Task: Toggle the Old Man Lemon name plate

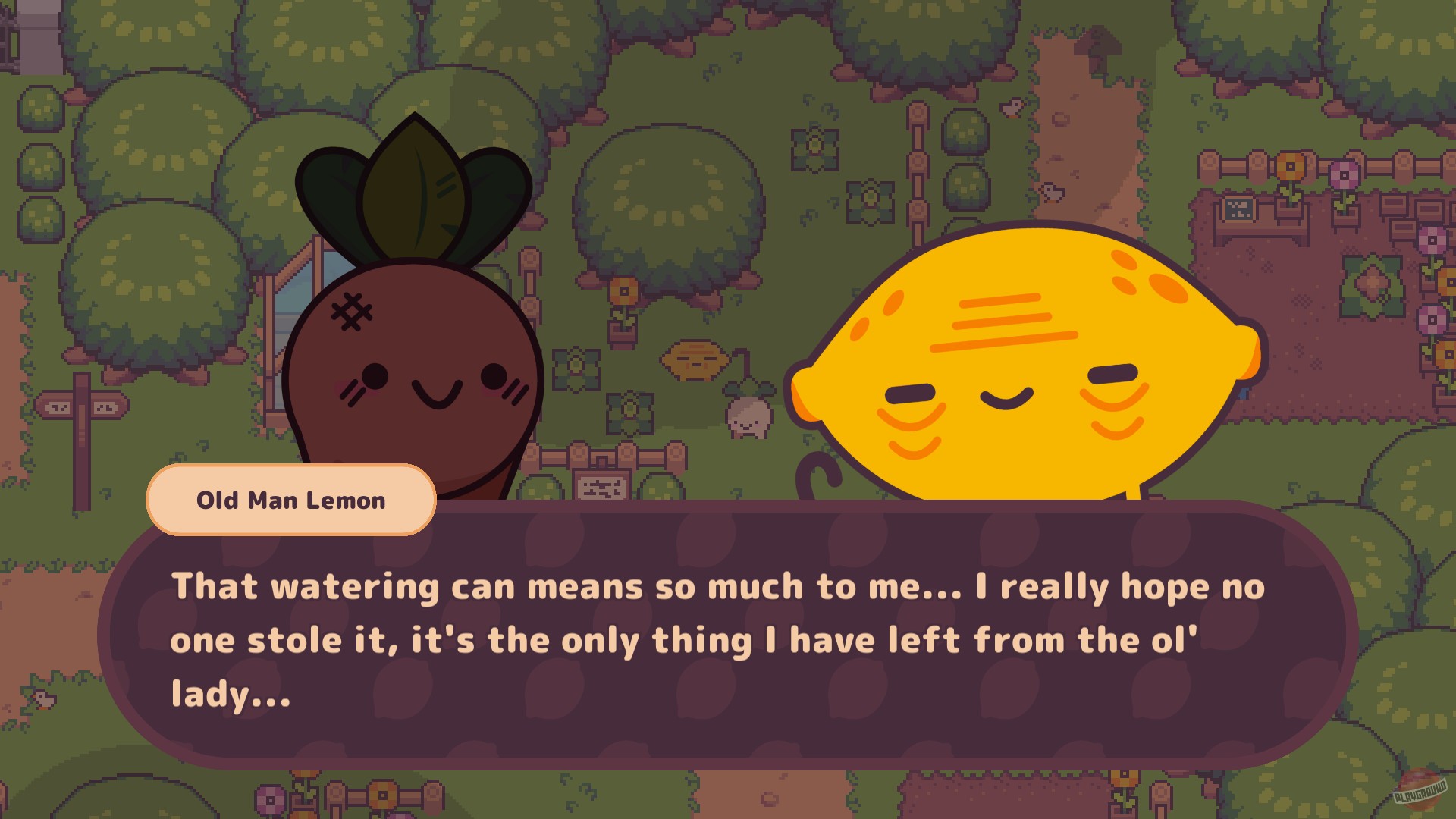Action: click(x=292, y=500)
